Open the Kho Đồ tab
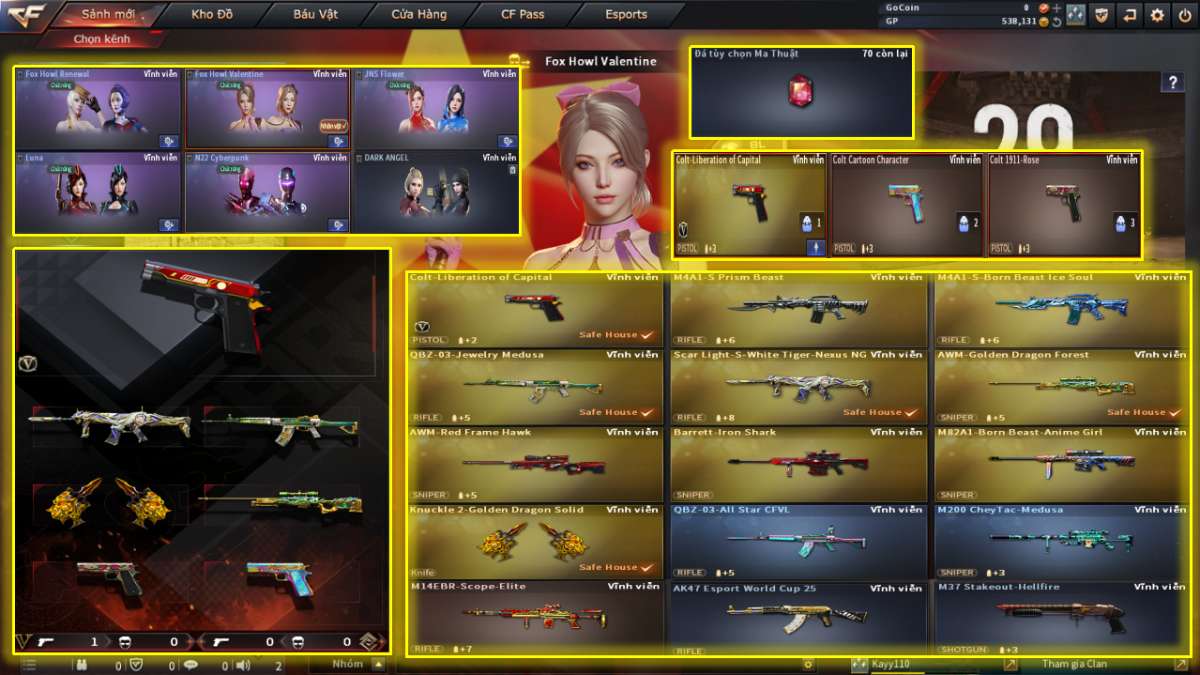1200x675 pixels. (x=211, y=15)
